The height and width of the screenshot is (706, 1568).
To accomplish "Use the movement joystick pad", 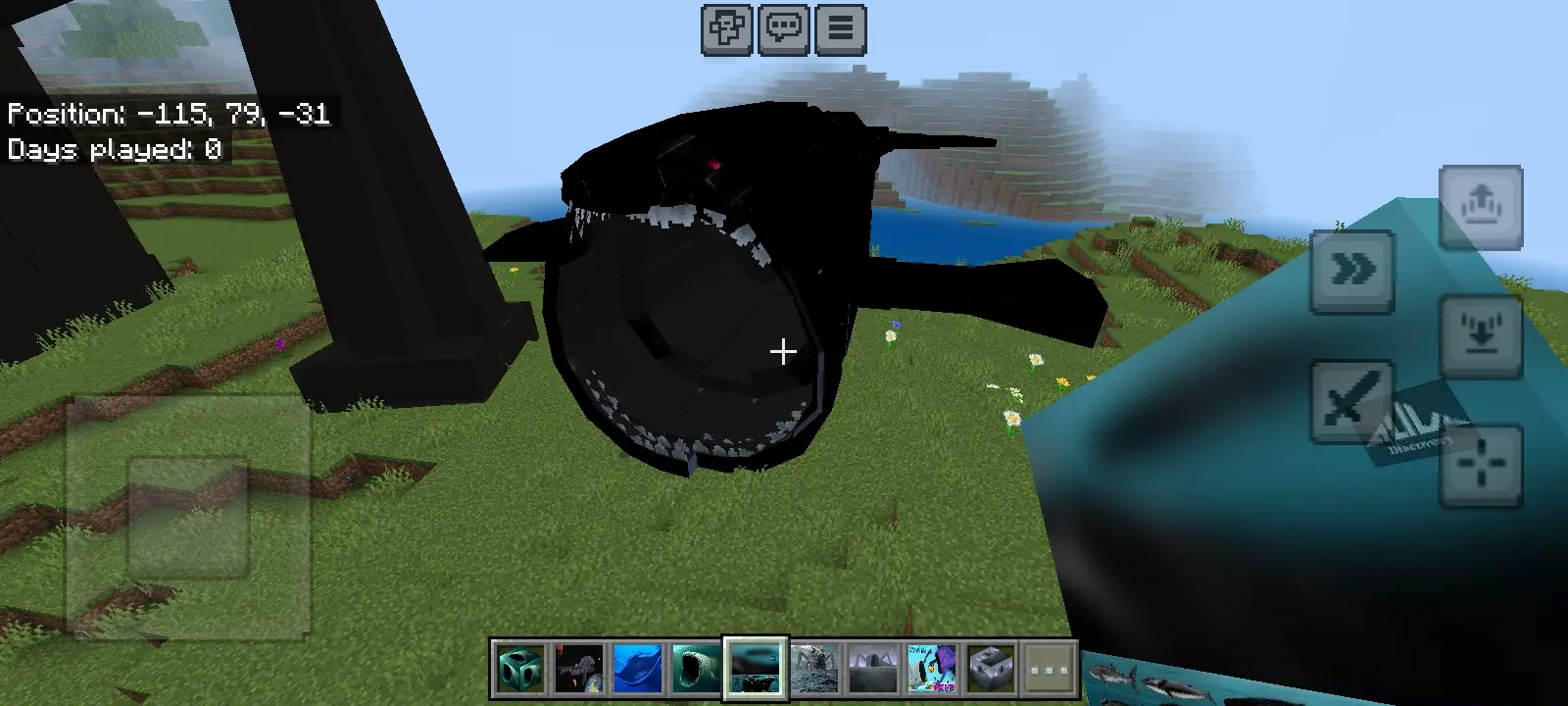I will 188,517.
